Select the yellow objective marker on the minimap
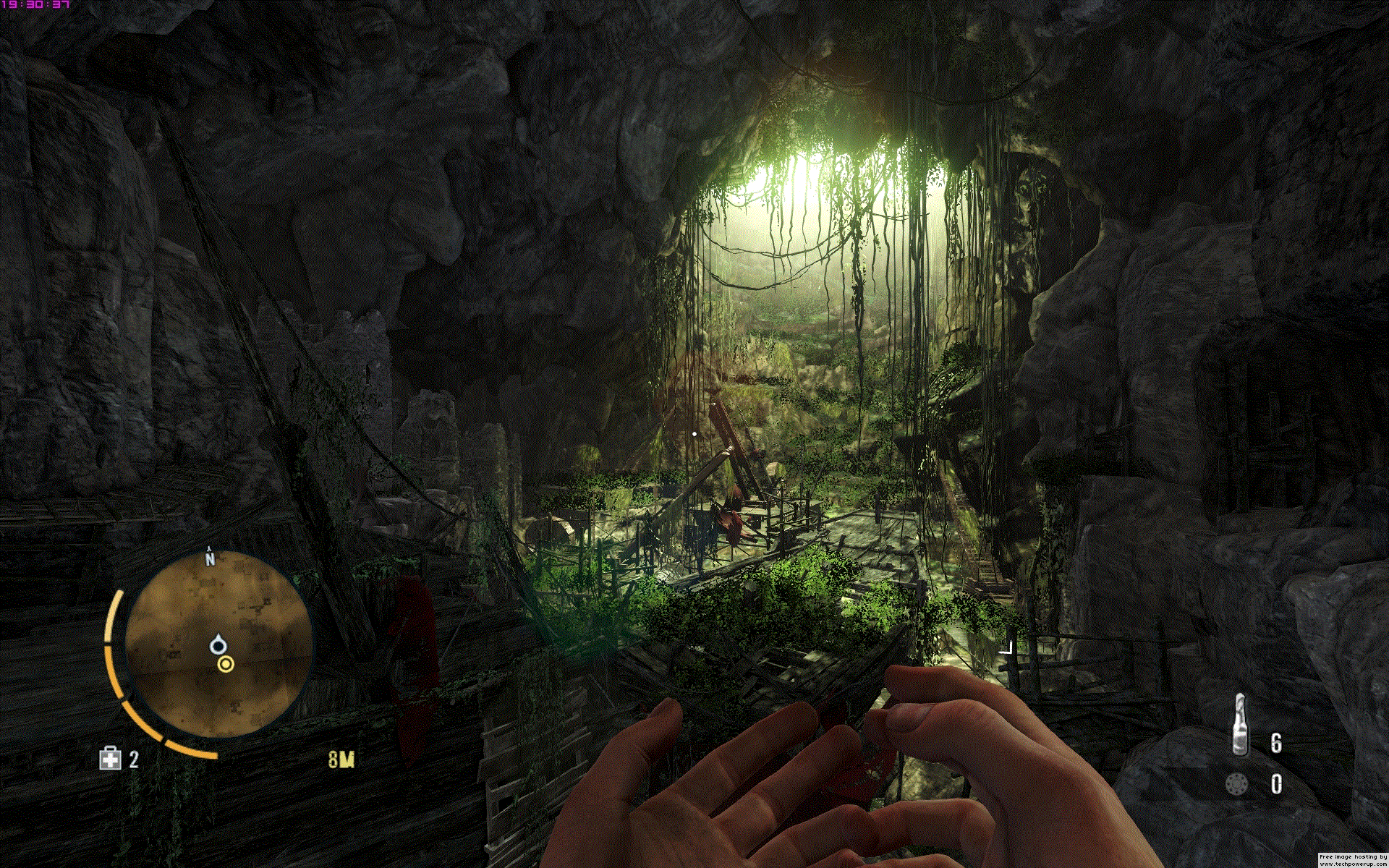This screenshot has height=868, width=1389. point(226,664)
